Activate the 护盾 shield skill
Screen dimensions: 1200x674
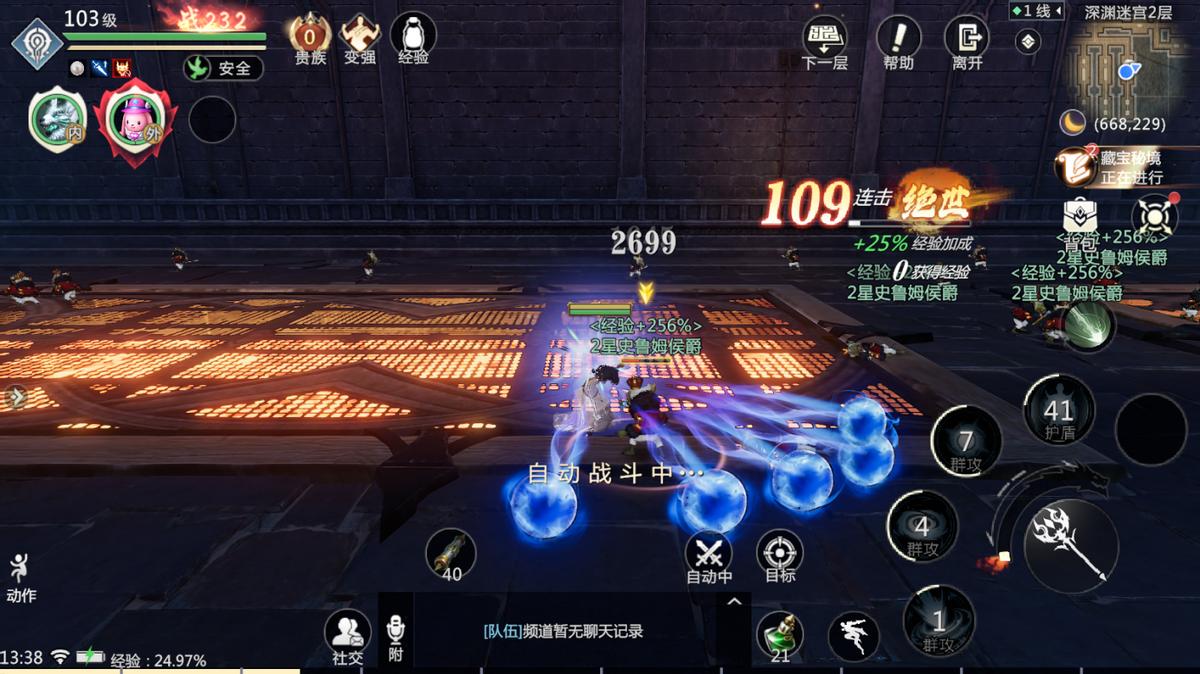(1058, 410)
